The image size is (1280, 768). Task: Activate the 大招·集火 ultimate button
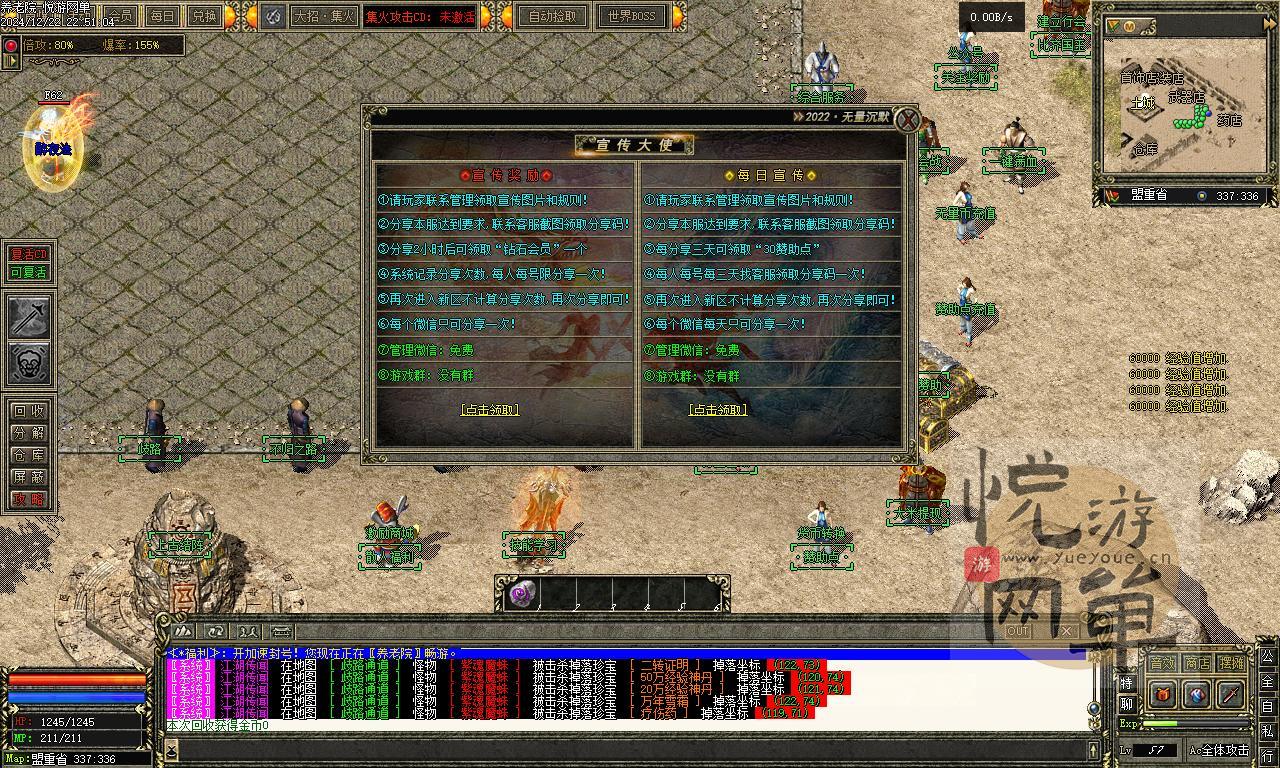pos(323,16)
